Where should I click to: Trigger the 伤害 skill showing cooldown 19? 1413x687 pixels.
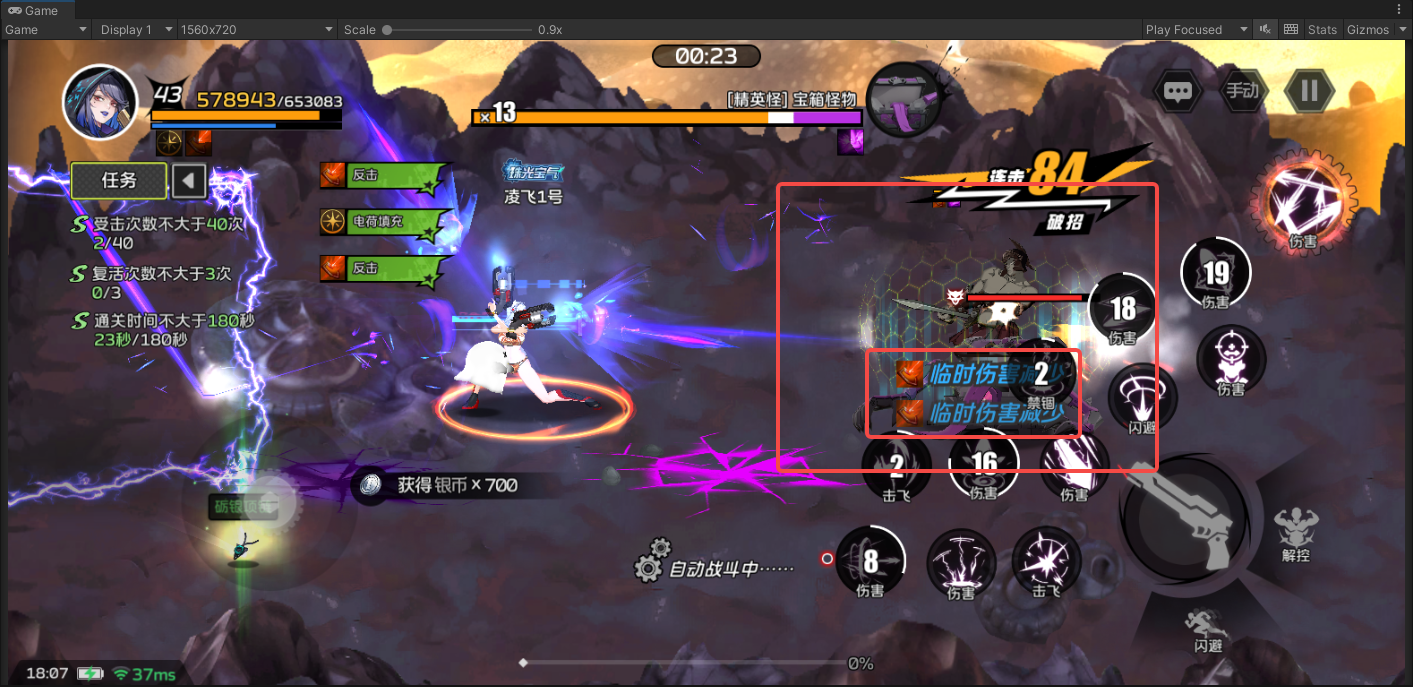[1216, 273]
